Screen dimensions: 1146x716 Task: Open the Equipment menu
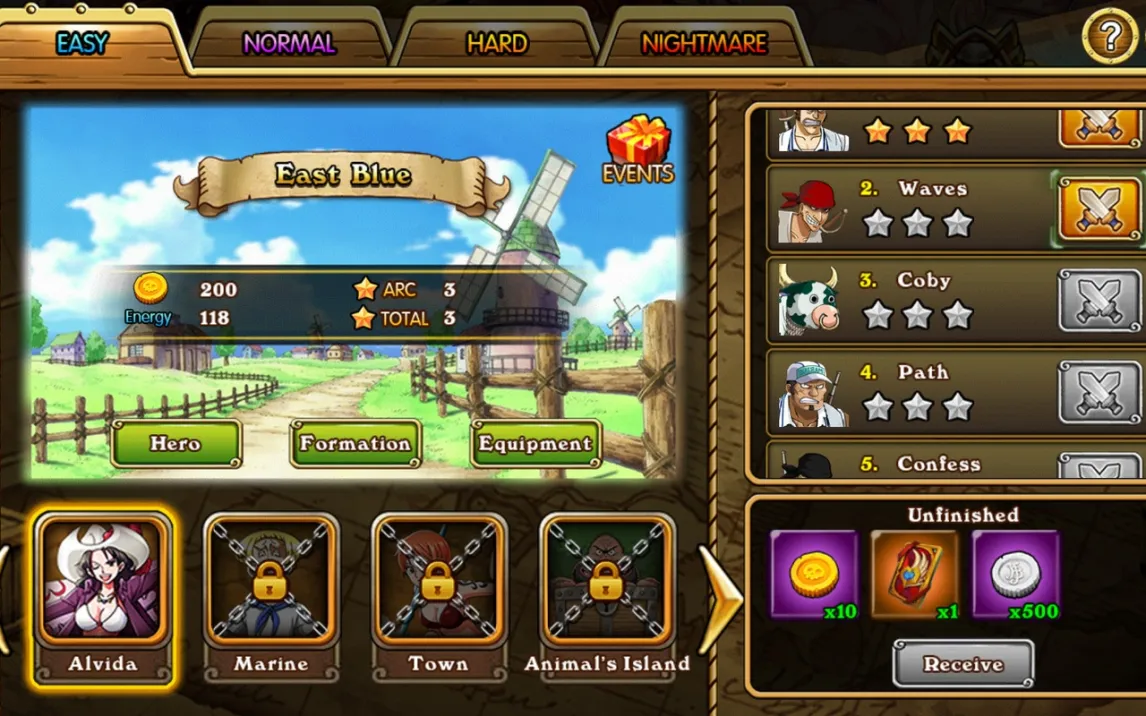click(535, 444)
